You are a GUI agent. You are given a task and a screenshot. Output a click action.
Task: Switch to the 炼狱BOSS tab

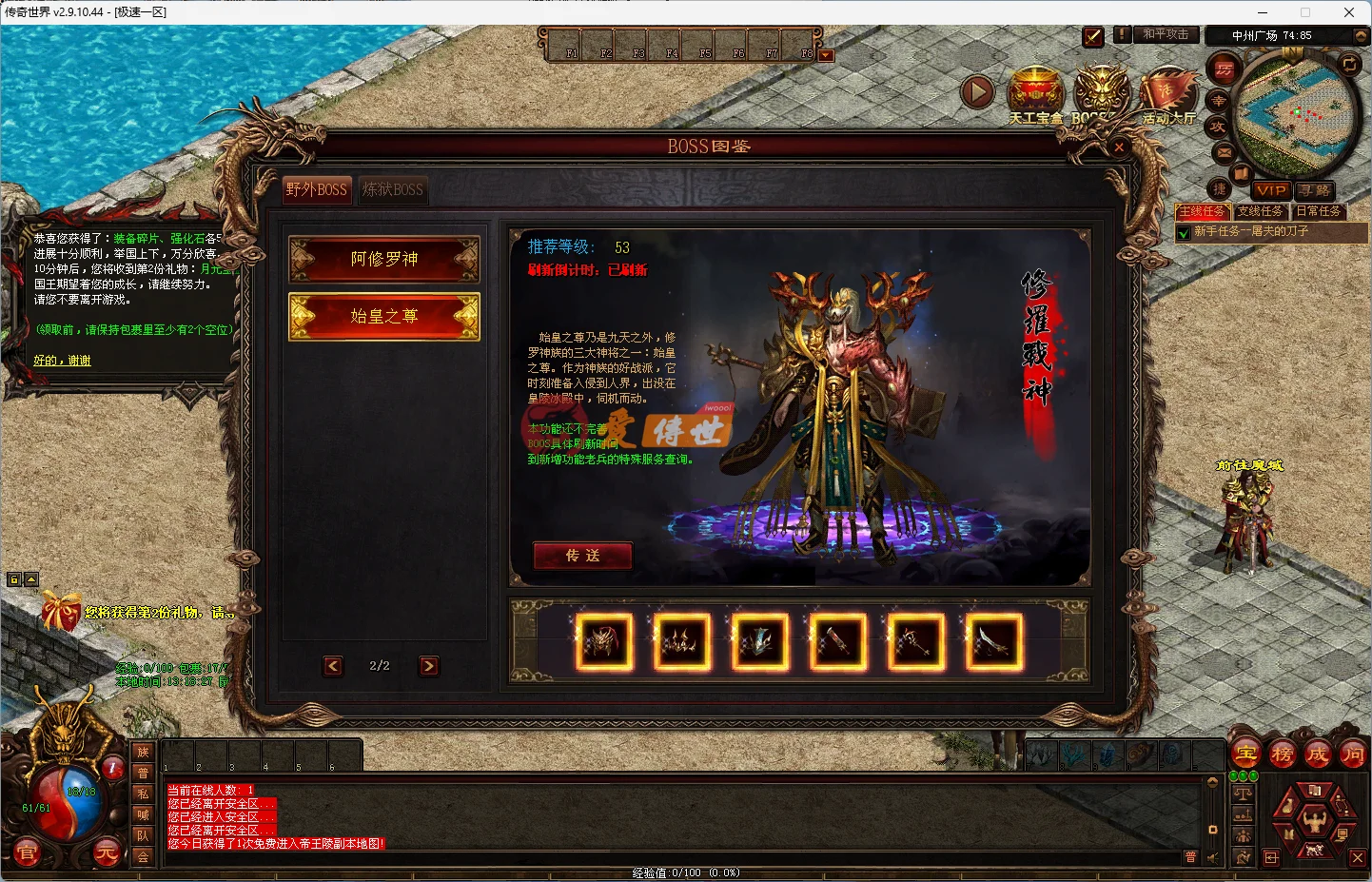point(392,189)
